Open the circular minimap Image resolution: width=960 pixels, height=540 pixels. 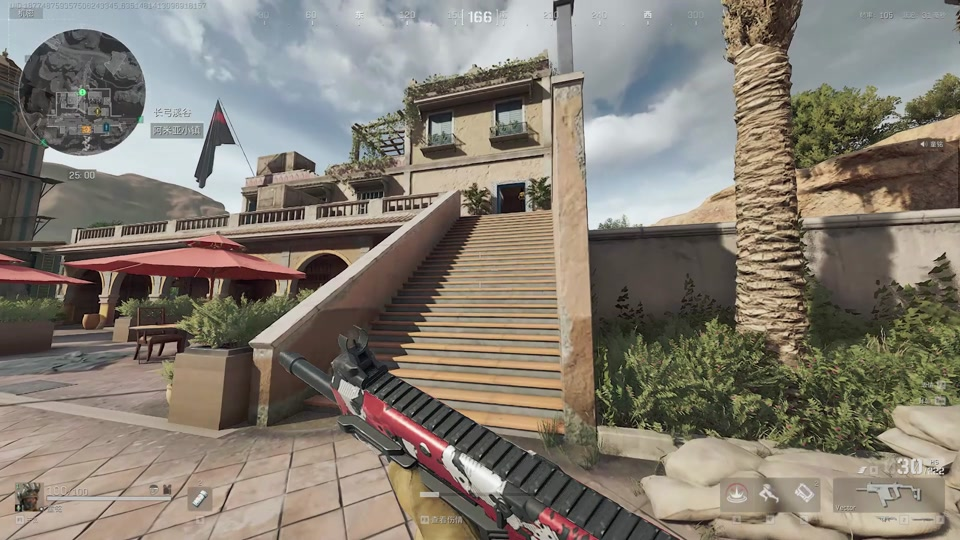click(x=82, y=92)
